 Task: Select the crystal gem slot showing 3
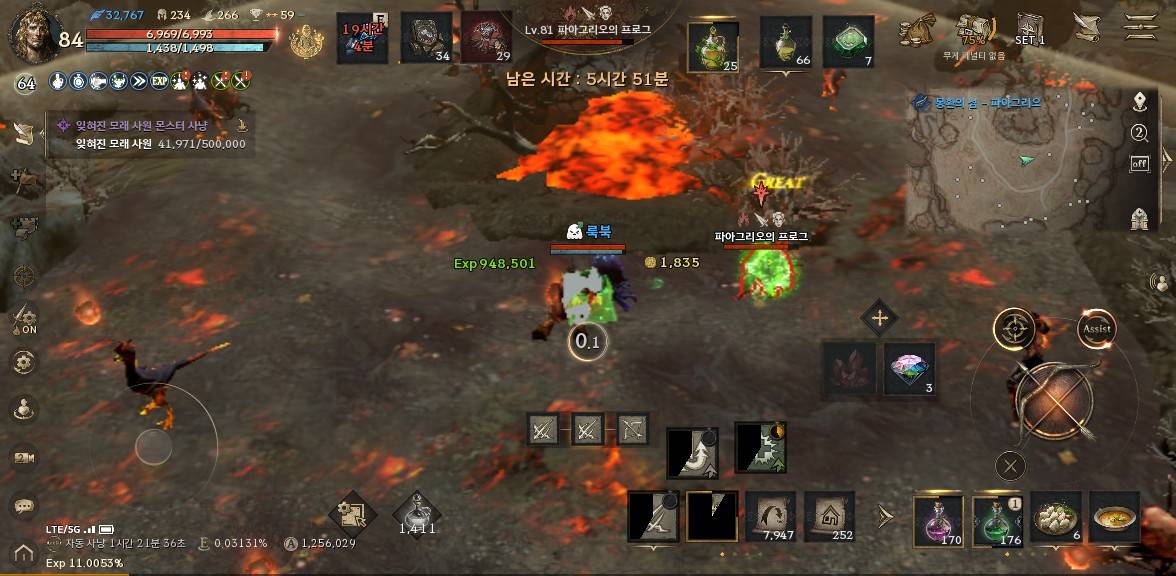click(x=909, y=367)
